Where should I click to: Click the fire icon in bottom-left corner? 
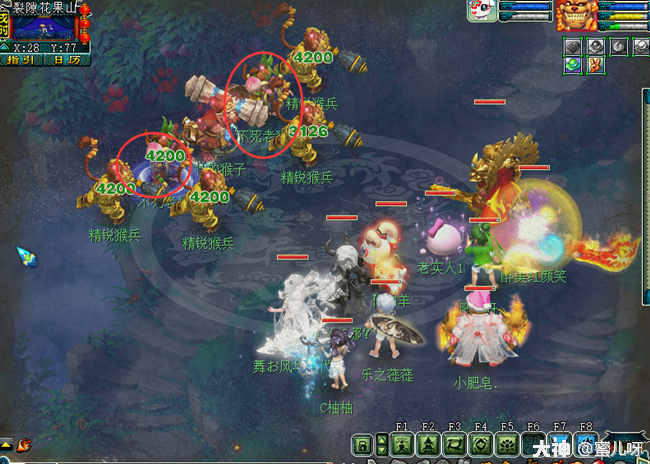(x=22, y=443)
